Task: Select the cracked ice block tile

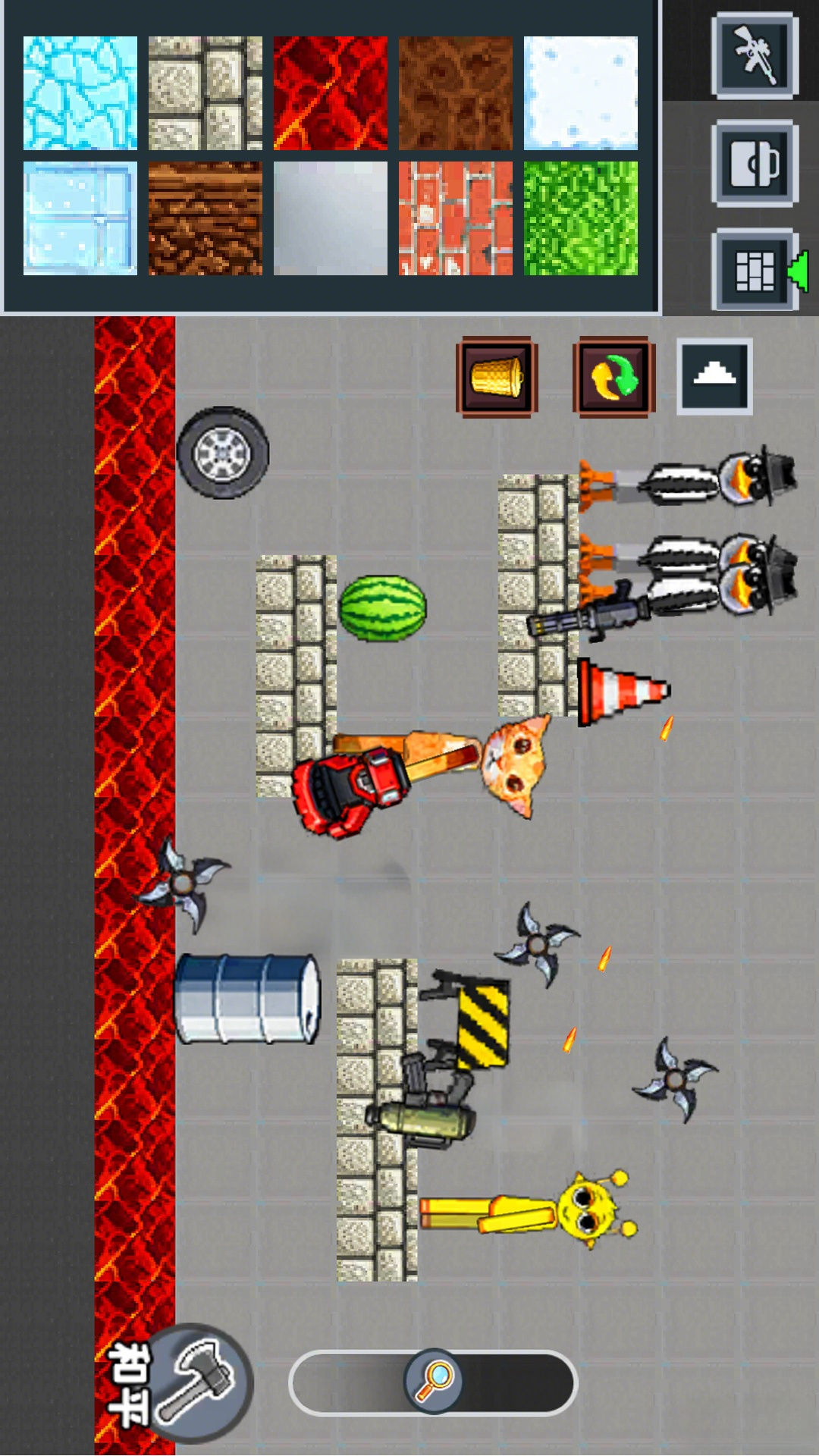Action: pos(80,93)
